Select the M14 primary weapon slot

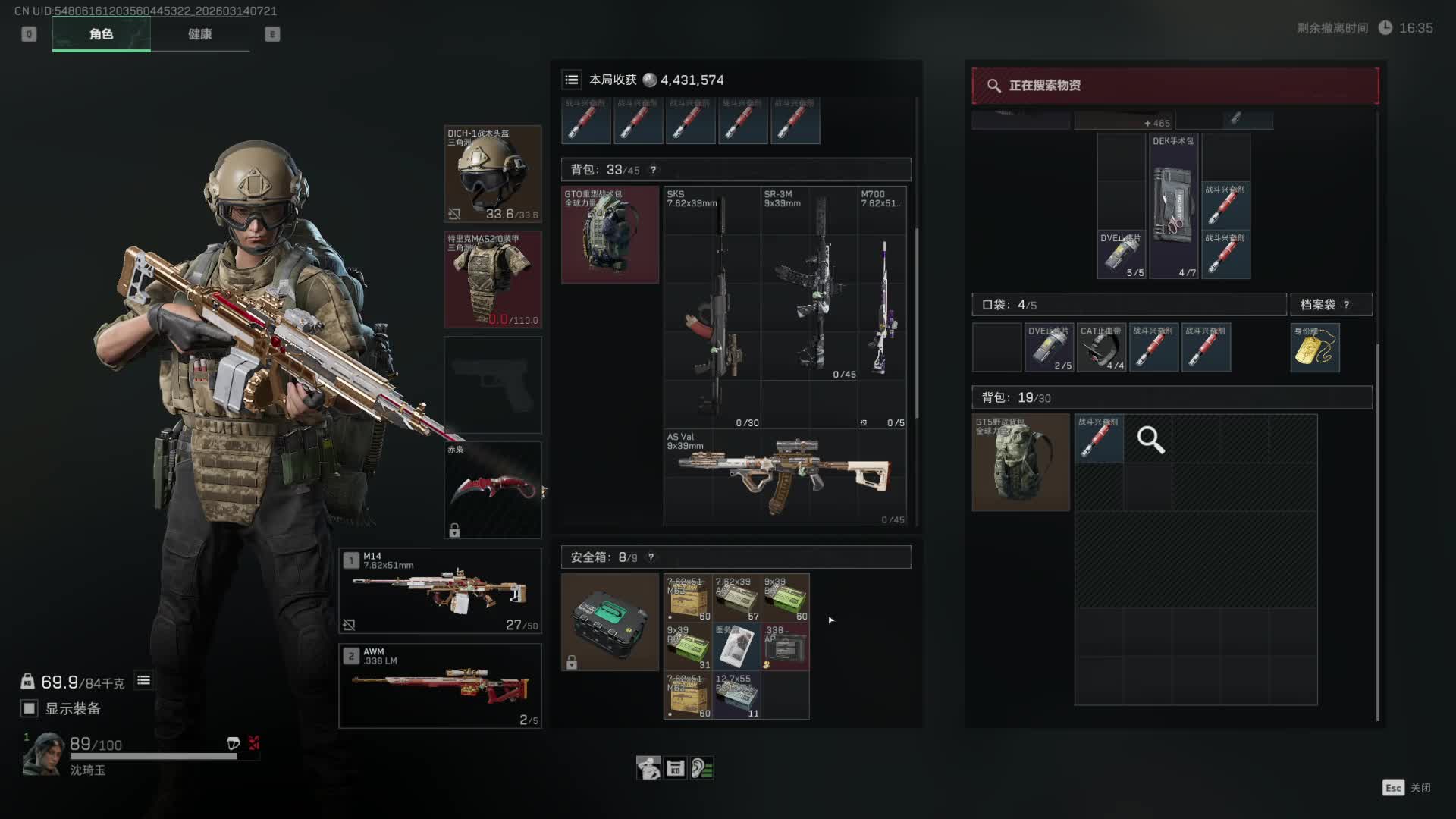click(440, 591)
